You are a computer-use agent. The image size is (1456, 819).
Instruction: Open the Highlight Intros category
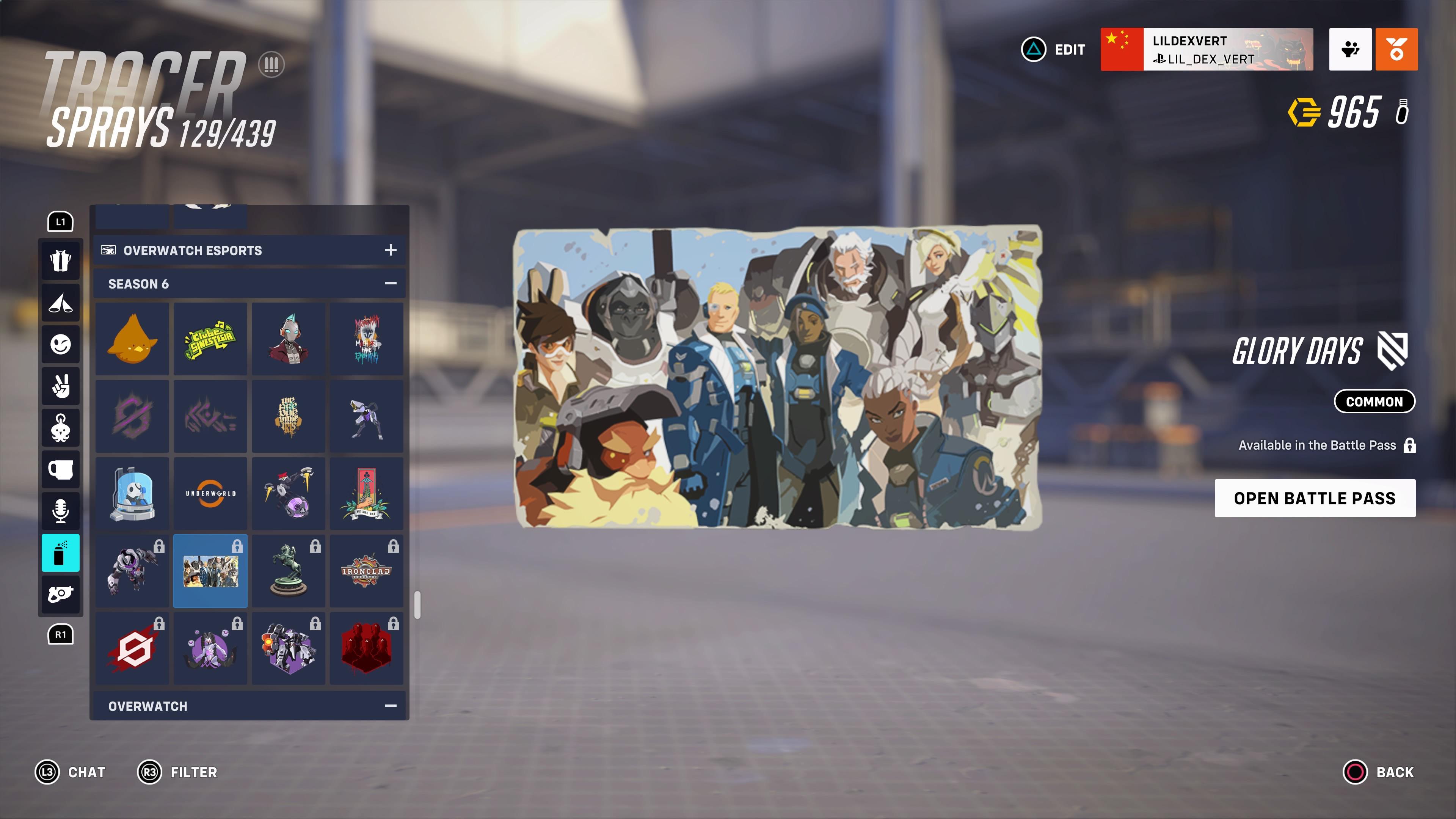coord(61,303)
